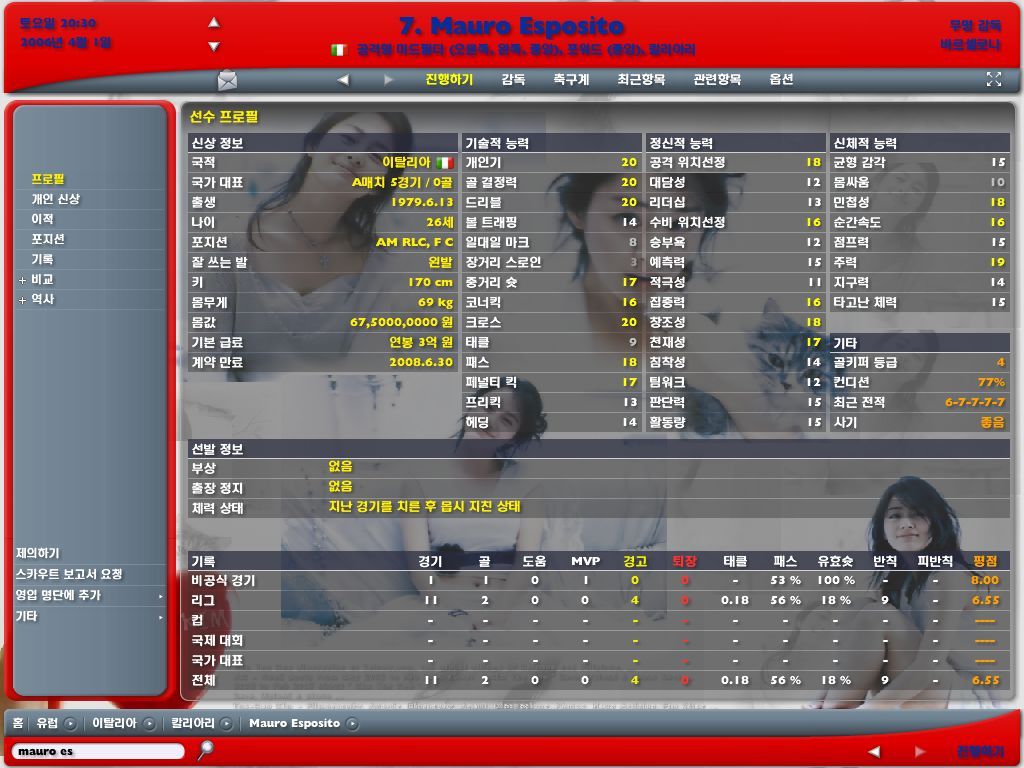Open the 축구계 menu
Viewport: 1024px width, 768px height.
pos(571,80)
